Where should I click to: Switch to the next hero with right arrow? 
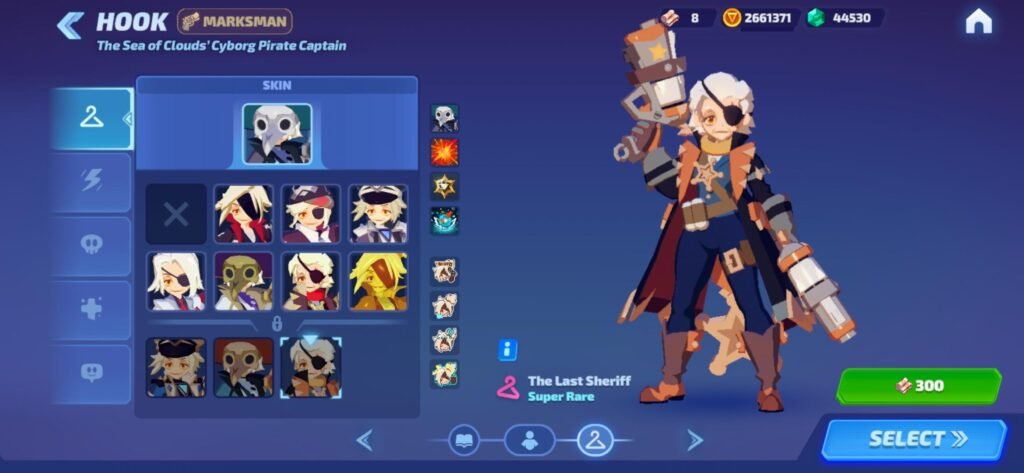694,439
